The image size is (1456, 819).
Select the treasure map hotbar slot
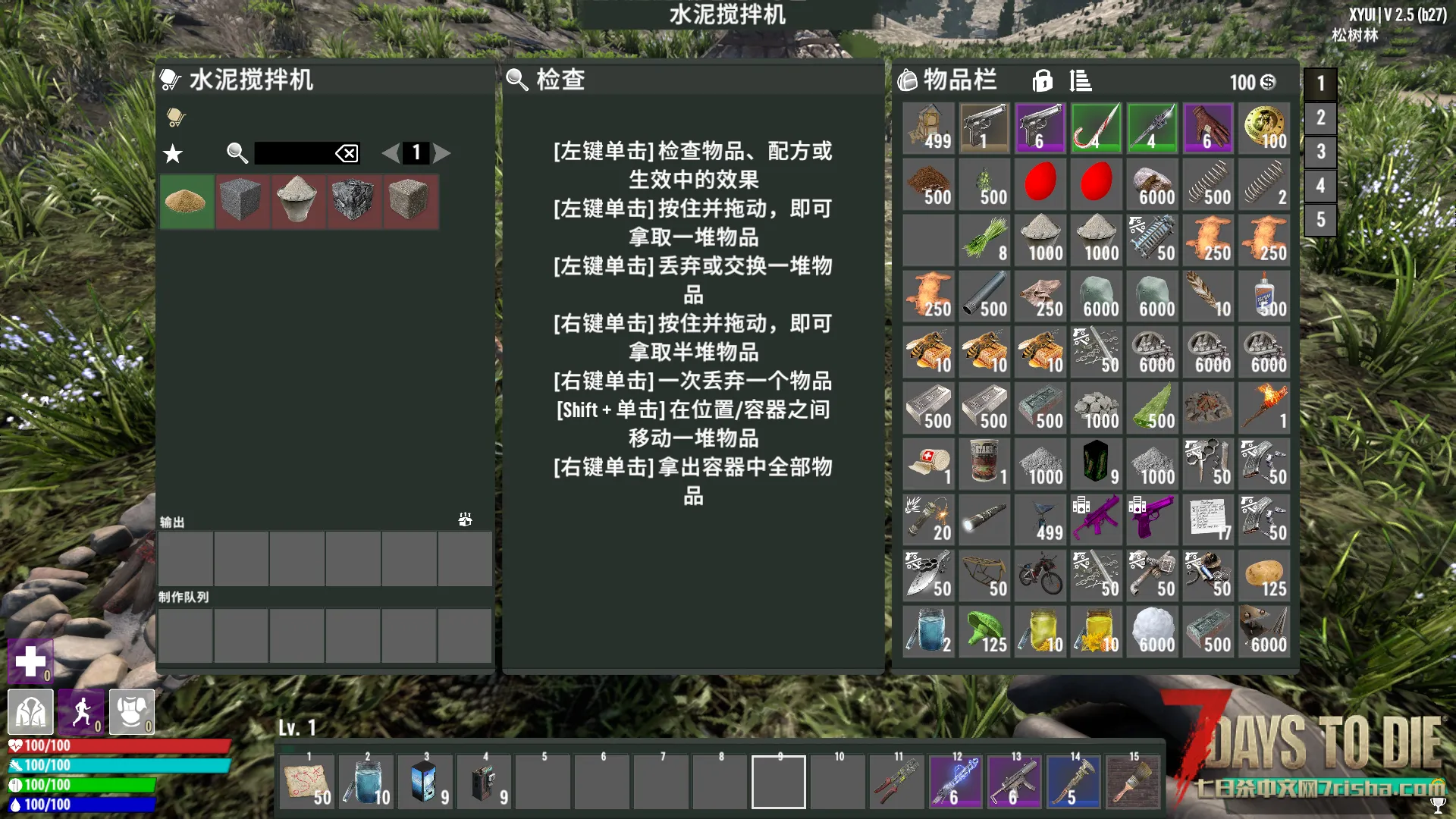pyautogui.click(x=307, y=783)
